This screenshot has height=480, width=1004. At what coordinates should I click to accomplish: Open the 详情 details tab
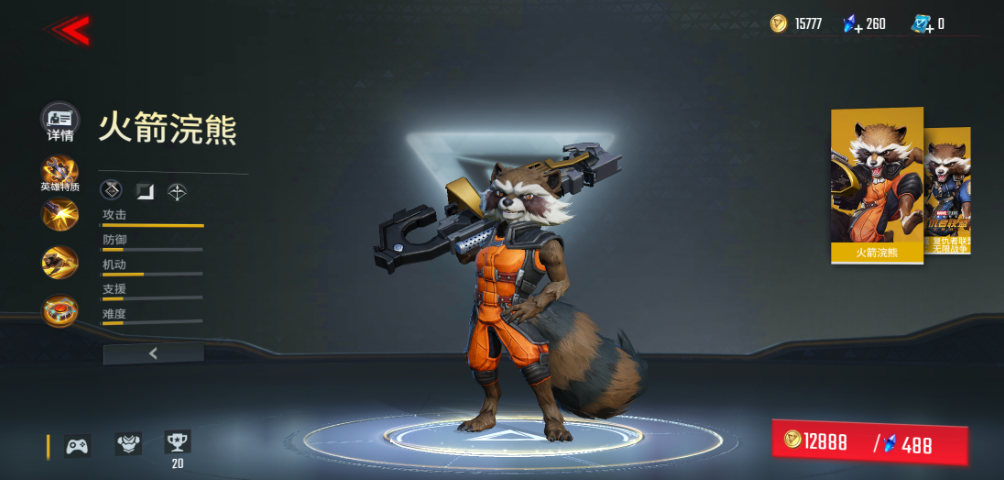(x=60, y=121)
